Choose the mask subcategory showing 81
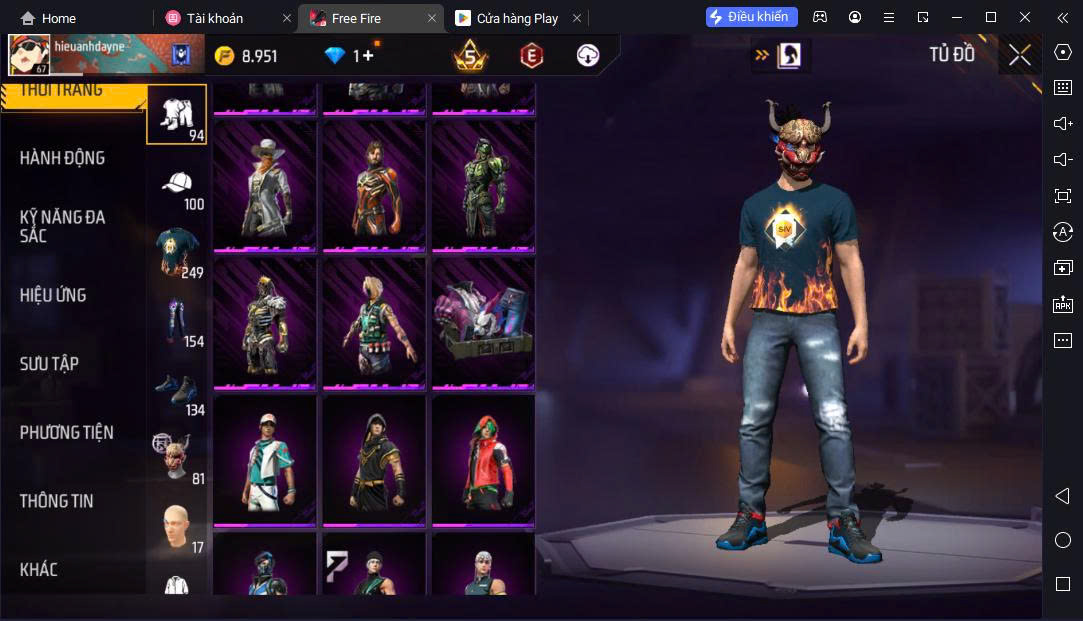The height and width of the screenshot is (621, 1083). [x=178, y=458]
